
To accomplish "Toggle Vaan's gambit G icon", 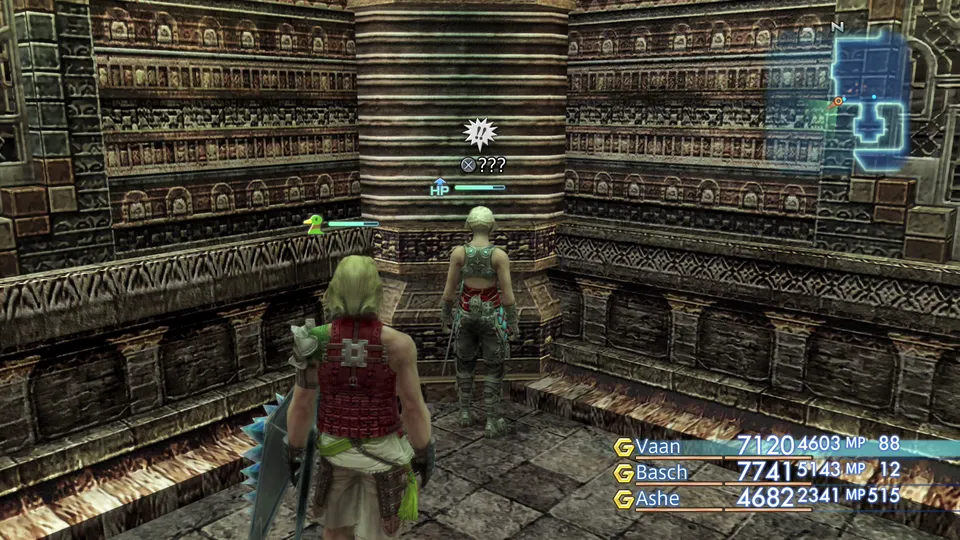I will point(624,447).
